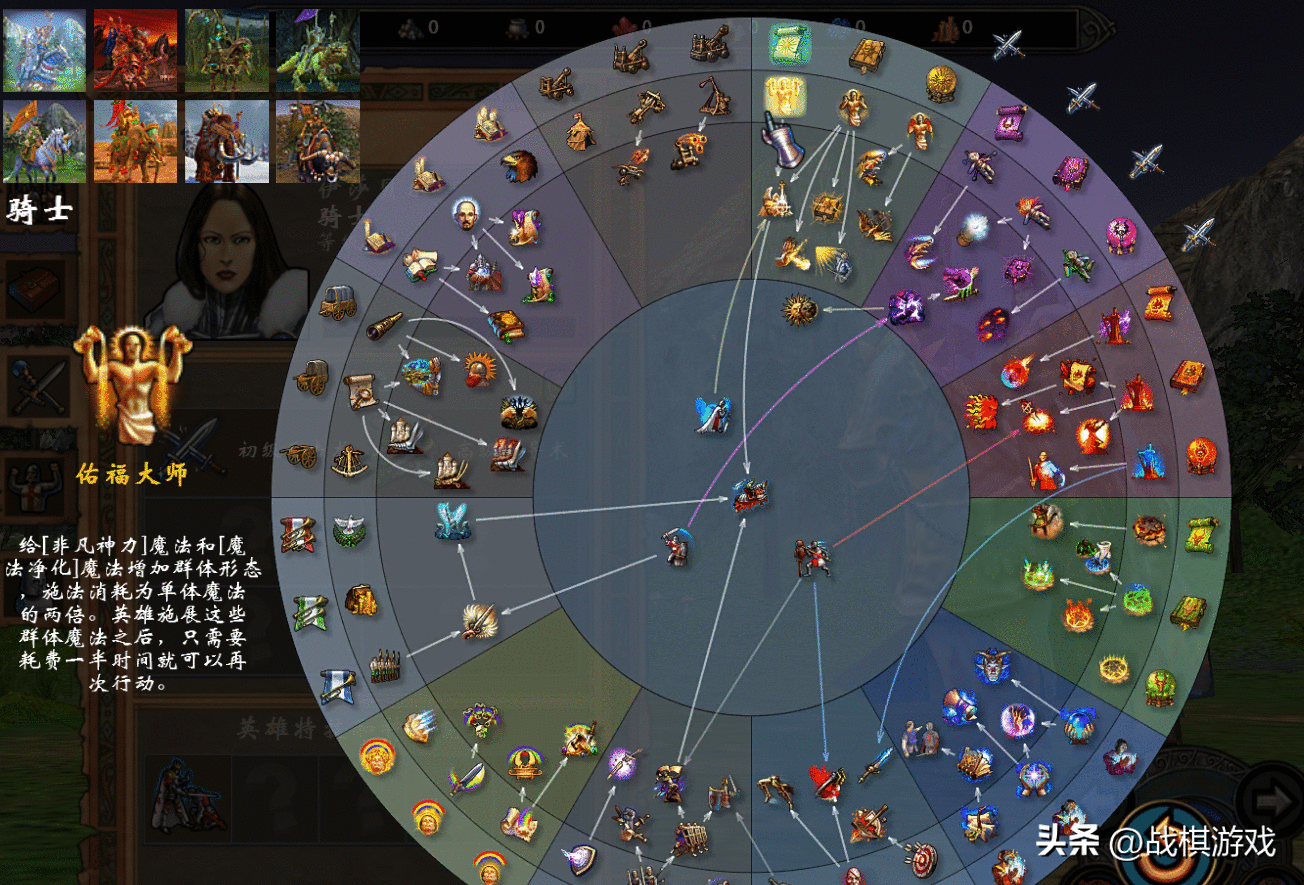This screenshot has height=885, width=1304.
Task: Pick the blue-winged angel ability in center
Action: pyautogui.click(x=713, y=415)
